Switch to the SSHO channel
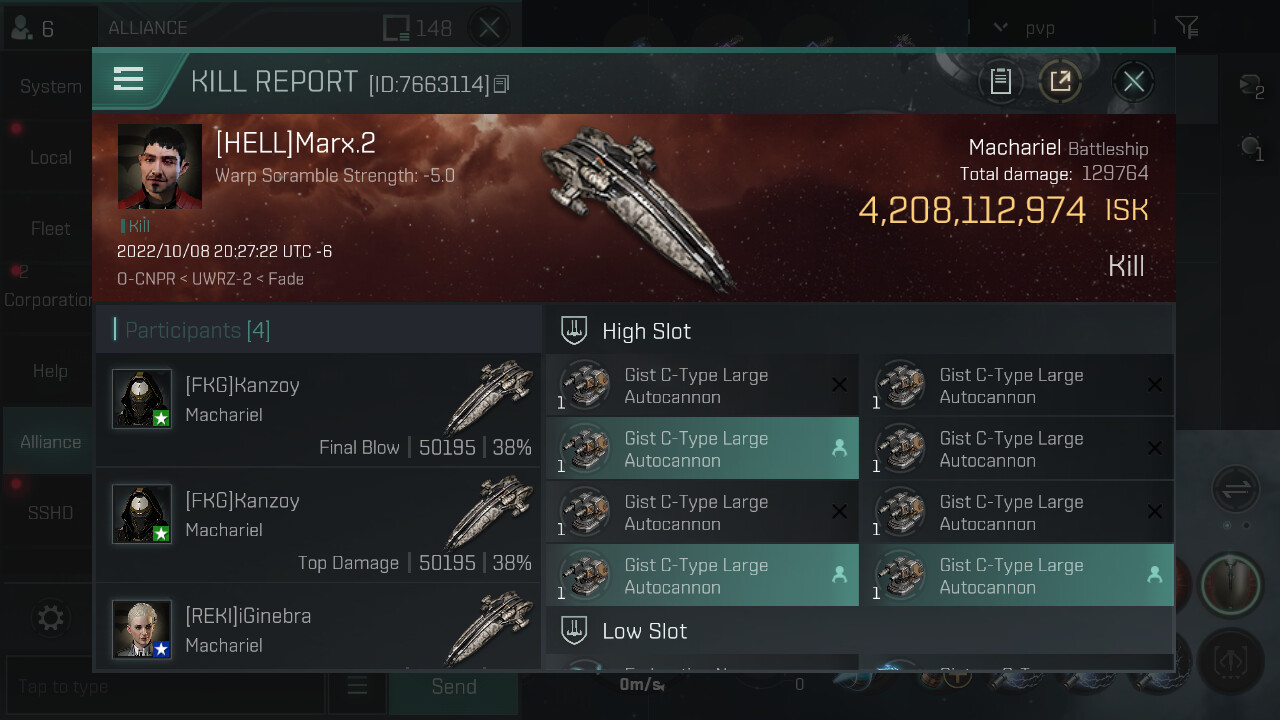The width and height of the screenshot is (1280, 720). click(50, 513)
